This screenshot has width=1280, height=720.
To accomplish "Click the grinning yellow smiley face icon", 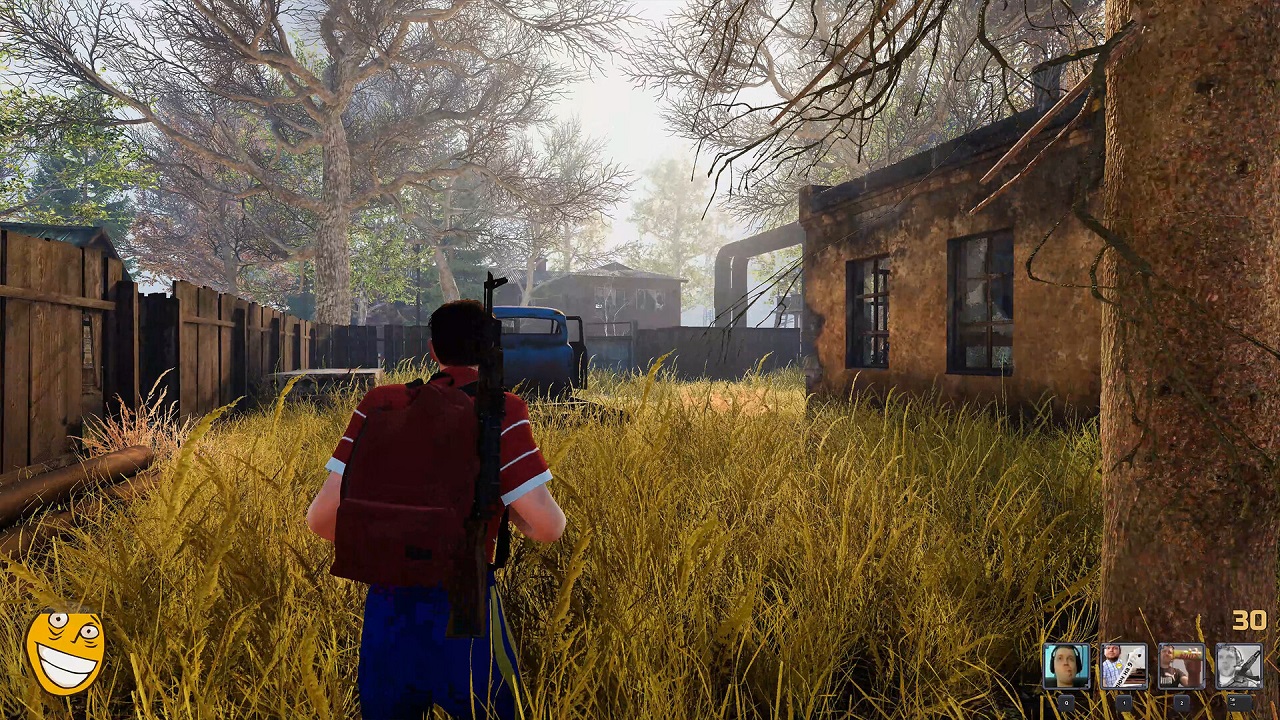I will (x=65, y=651).
